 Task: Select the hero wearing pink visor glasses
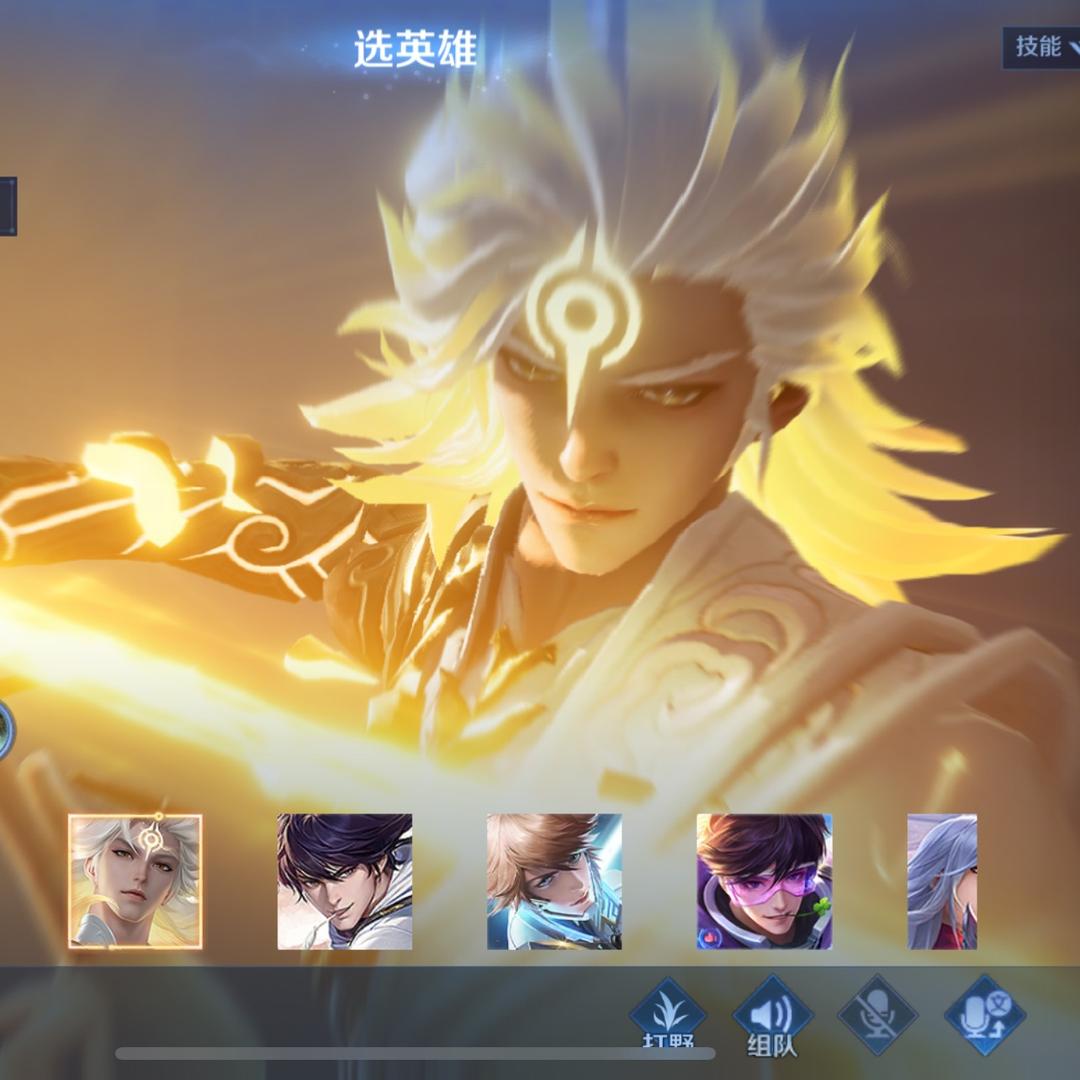click(x=764, y=881)
